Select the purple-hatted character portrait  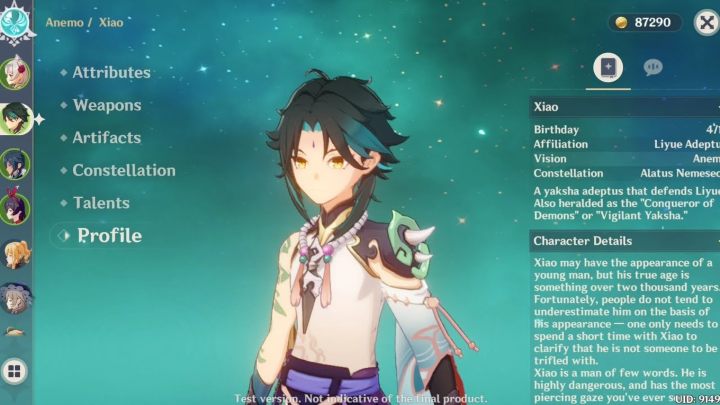point(15,207)
